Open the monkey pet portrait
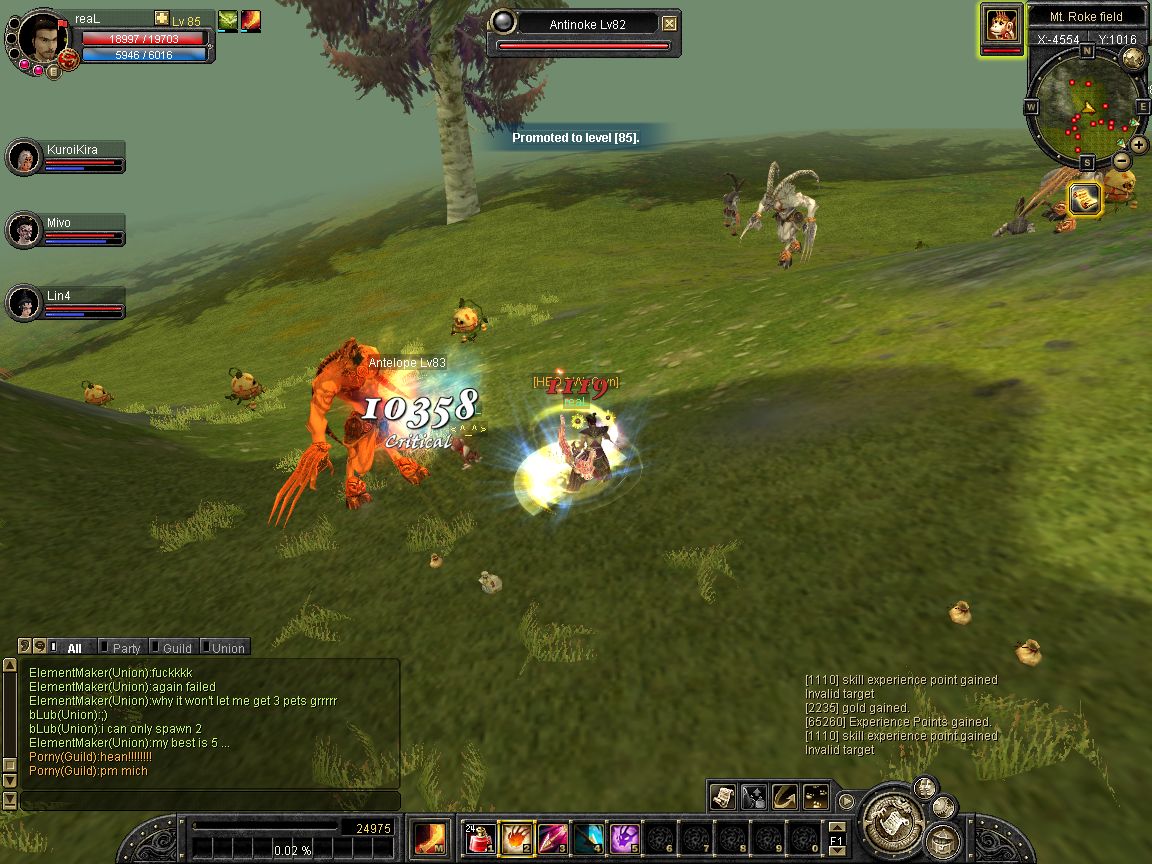Viewport: 1152px width, 864px height. 1001,24
